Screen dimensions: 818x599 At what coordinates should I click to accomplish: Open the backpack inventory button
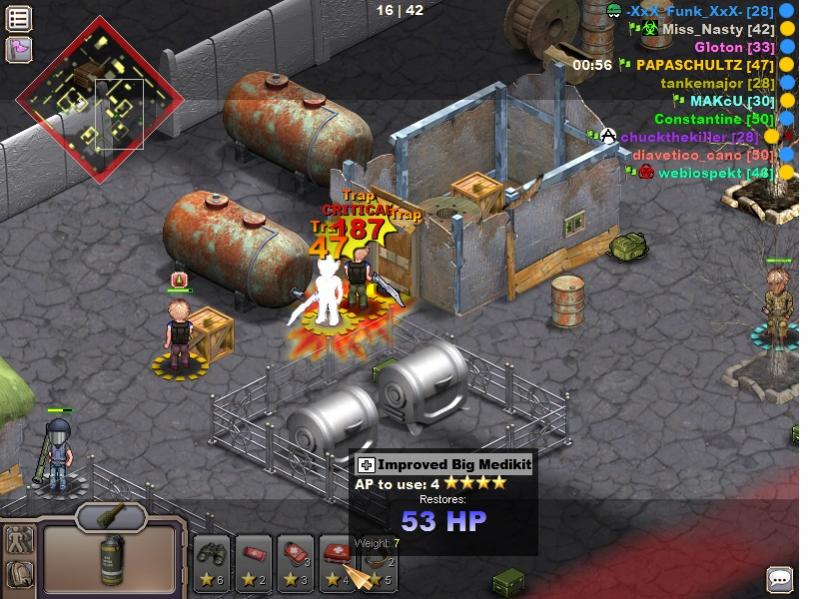click(x=20, y=574)
